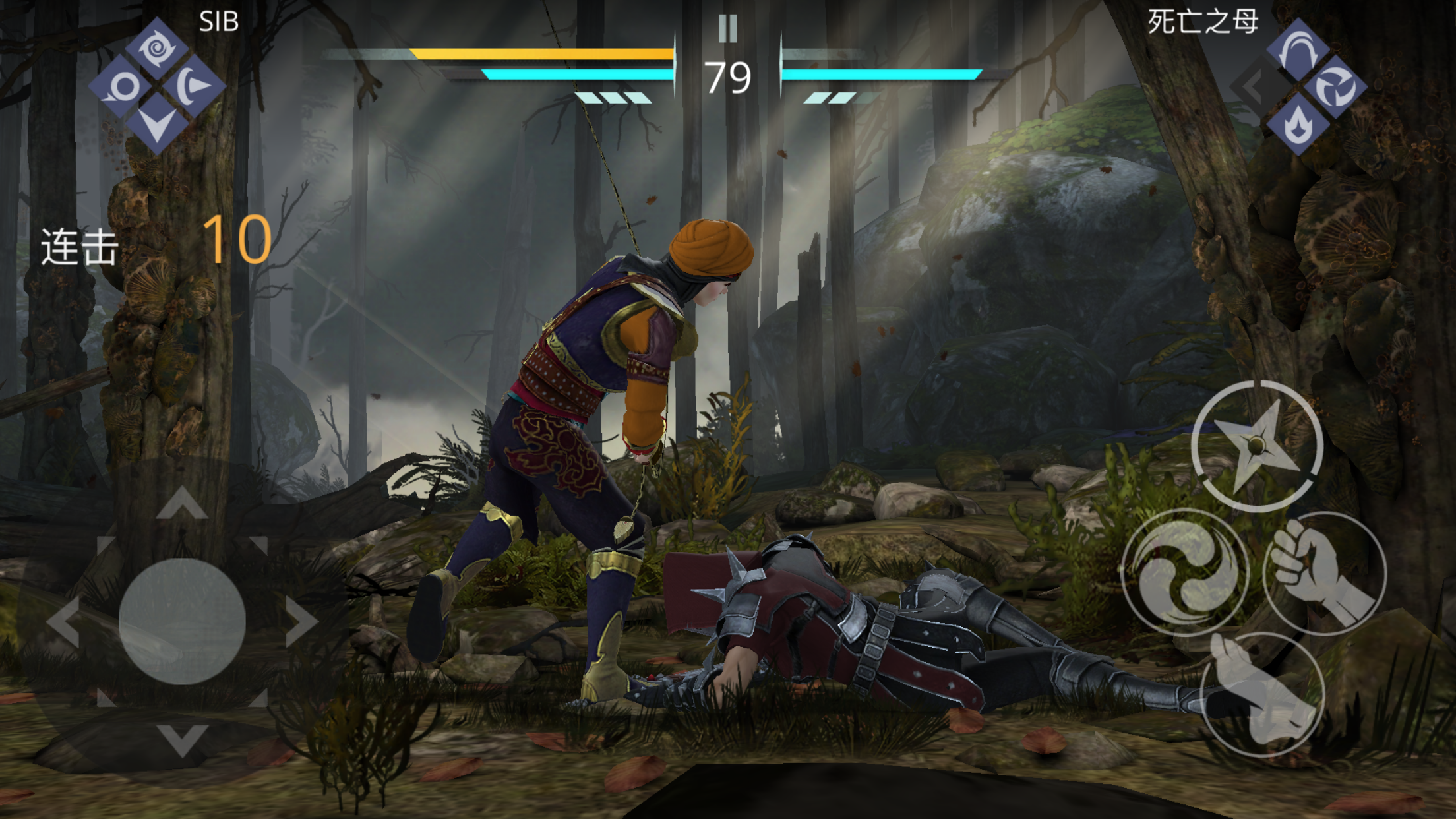Tap the center of the movement joystick

[x=182, y=621]
